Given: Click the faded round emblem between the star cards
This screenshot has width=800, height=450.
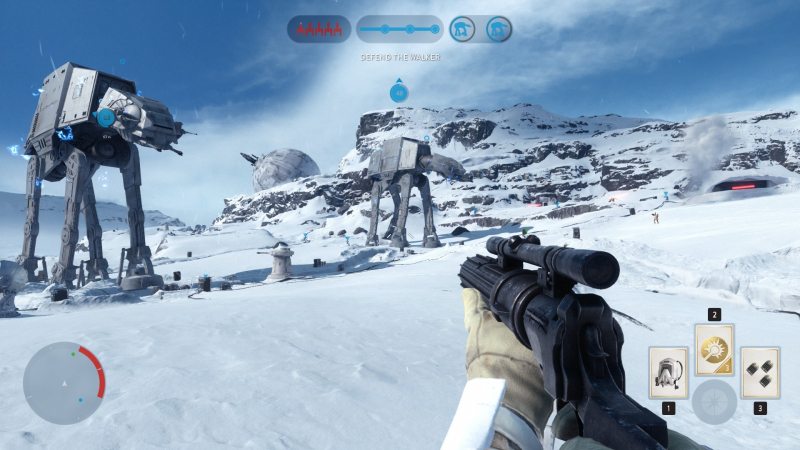Looking at the screenshot, I should click(x=714, y=400).
